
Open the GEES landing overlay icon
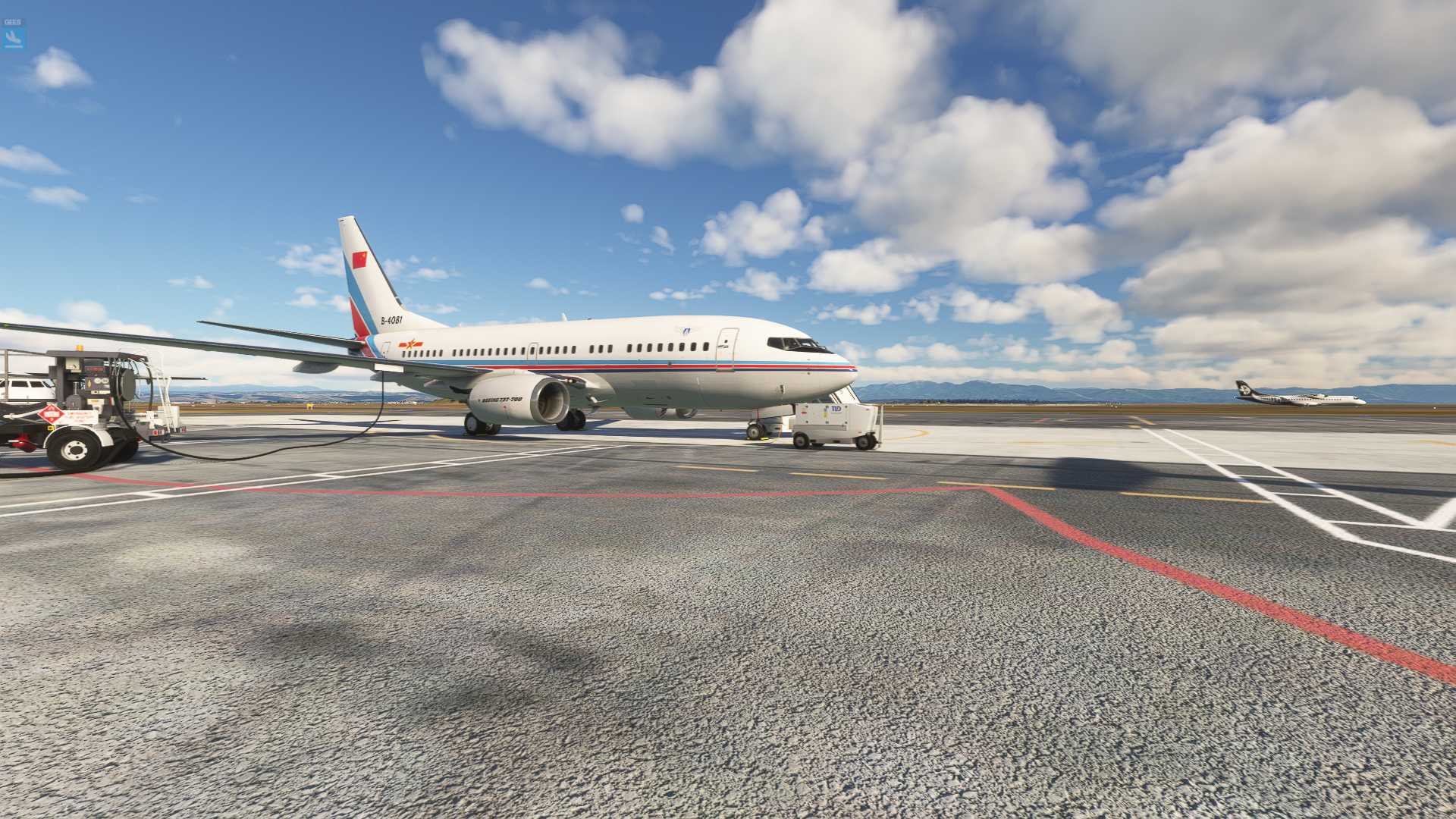tap(14, 35)
